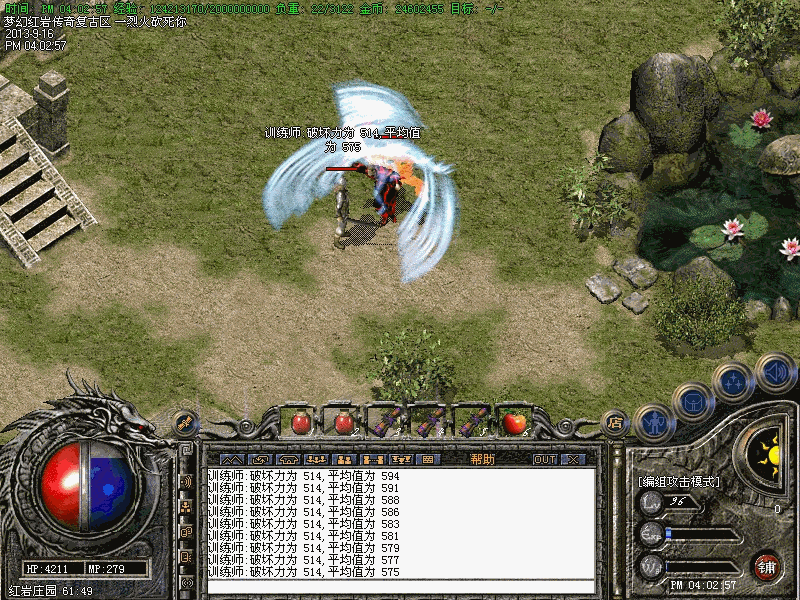Use the red potion in belt slot 2
800x600 pixels.
[344, 422]
